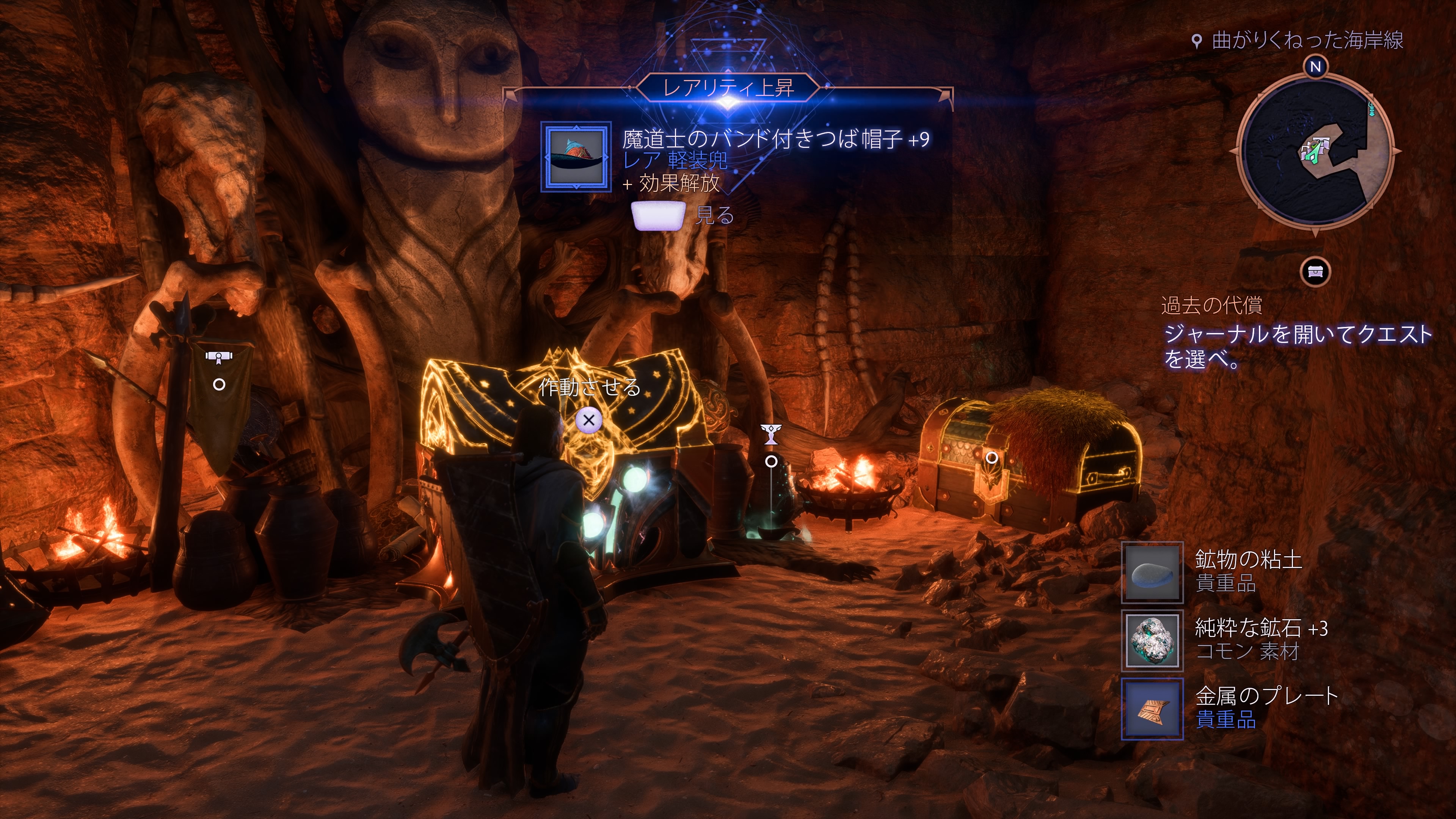Click the レアリティ上昇 notification banner
Screen dimensions: 1456x819
(728, 88)
